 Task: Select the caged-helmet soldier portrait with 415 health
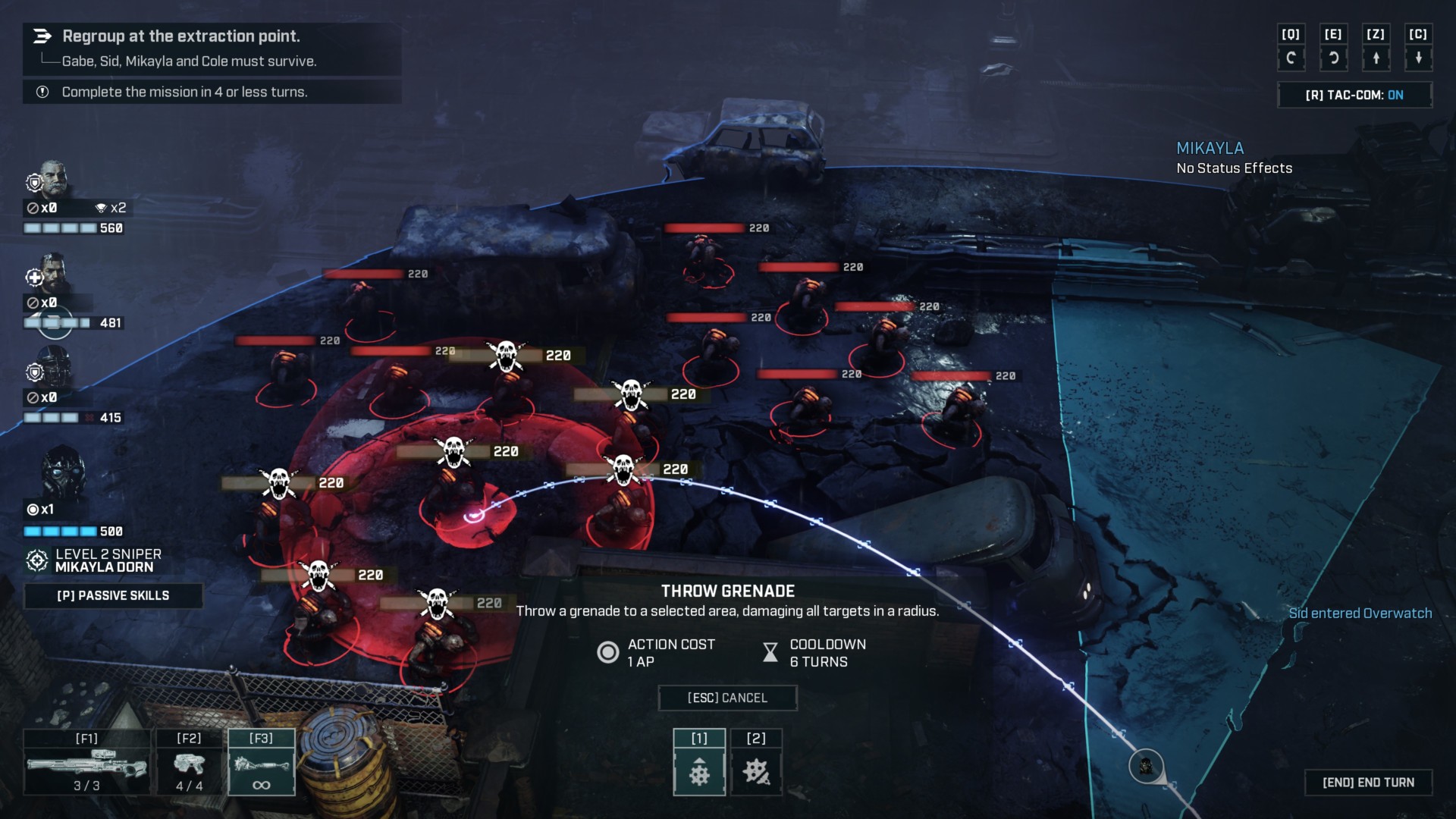pyautogui.click(x=53, y=368)
